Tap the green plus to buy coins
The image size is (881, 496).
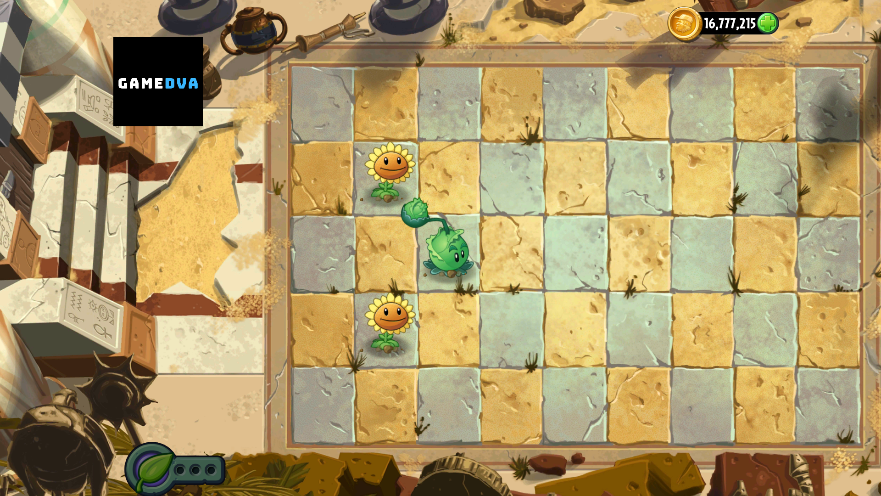coord(767,23)
